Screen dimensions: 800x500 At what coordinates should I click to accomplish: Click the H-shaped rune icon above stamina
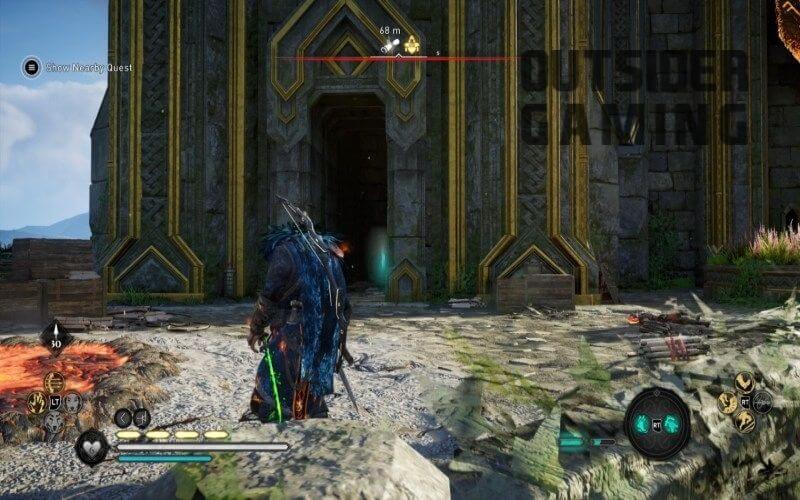(x=141, y=417)
